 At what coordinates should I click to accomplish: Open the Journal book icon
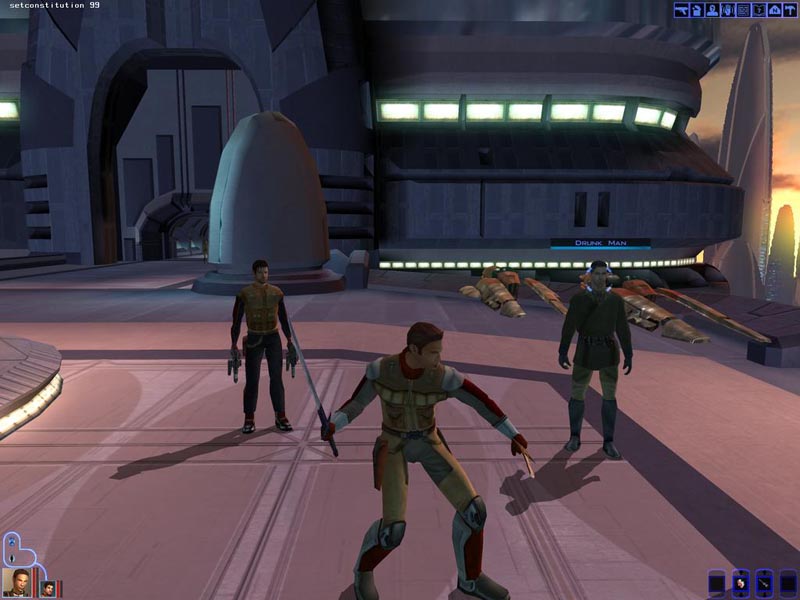tap(759, 10)
